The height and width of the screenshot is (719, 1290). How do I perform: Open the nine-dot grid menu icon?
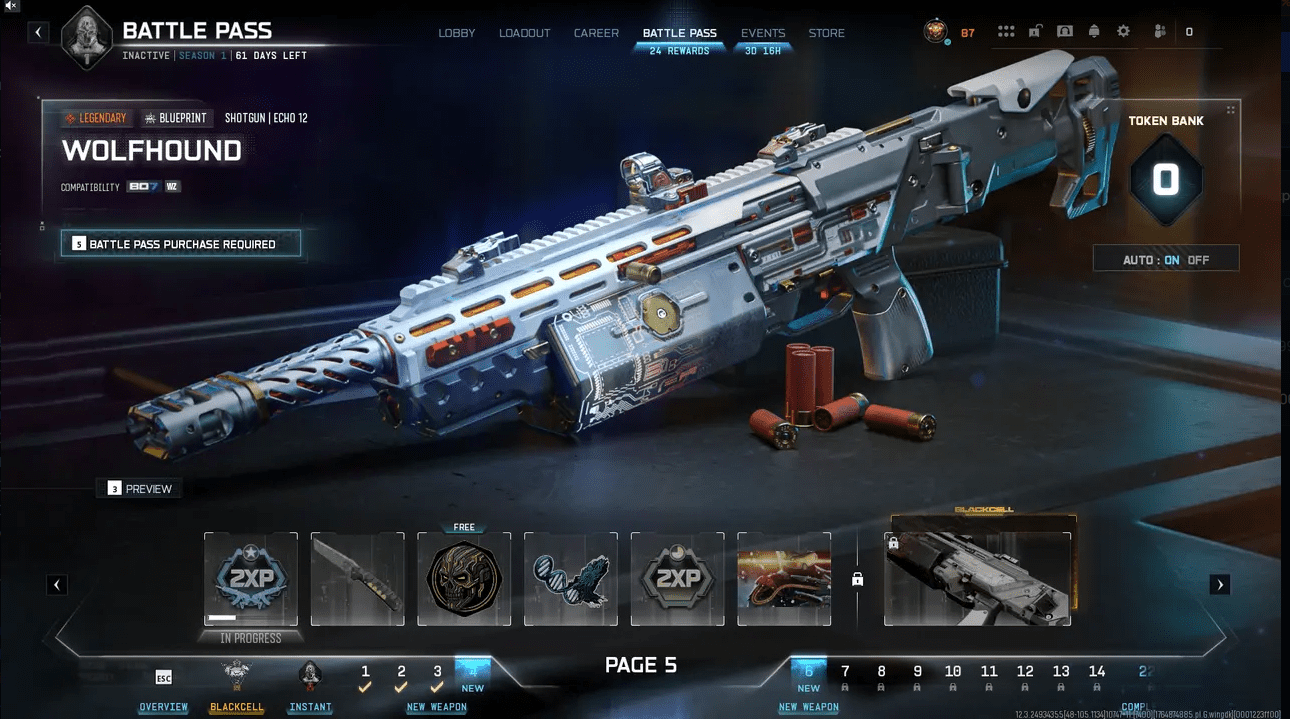tap(1006, 32)
